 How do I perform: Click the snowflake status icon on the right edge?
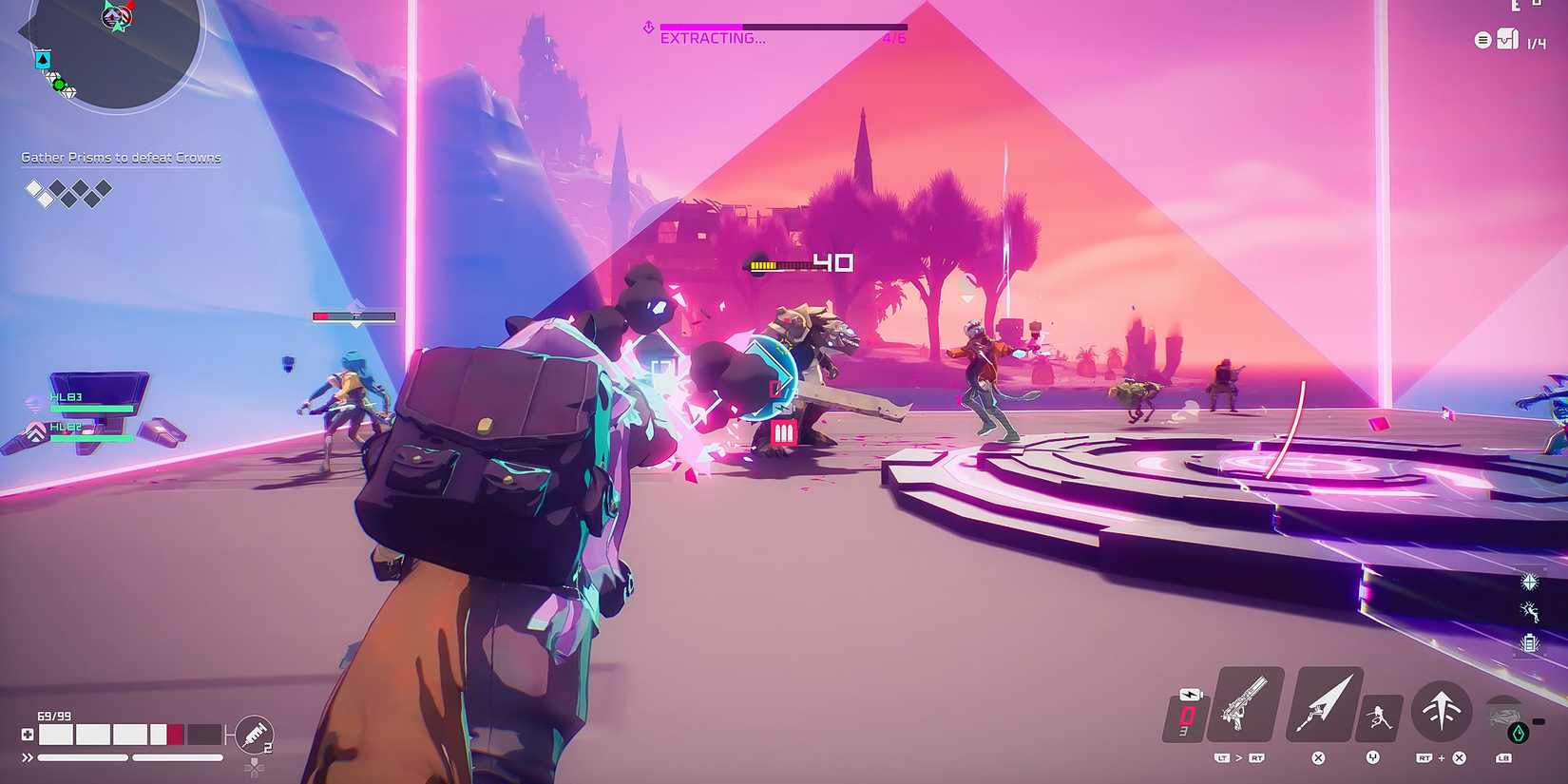1529,583
